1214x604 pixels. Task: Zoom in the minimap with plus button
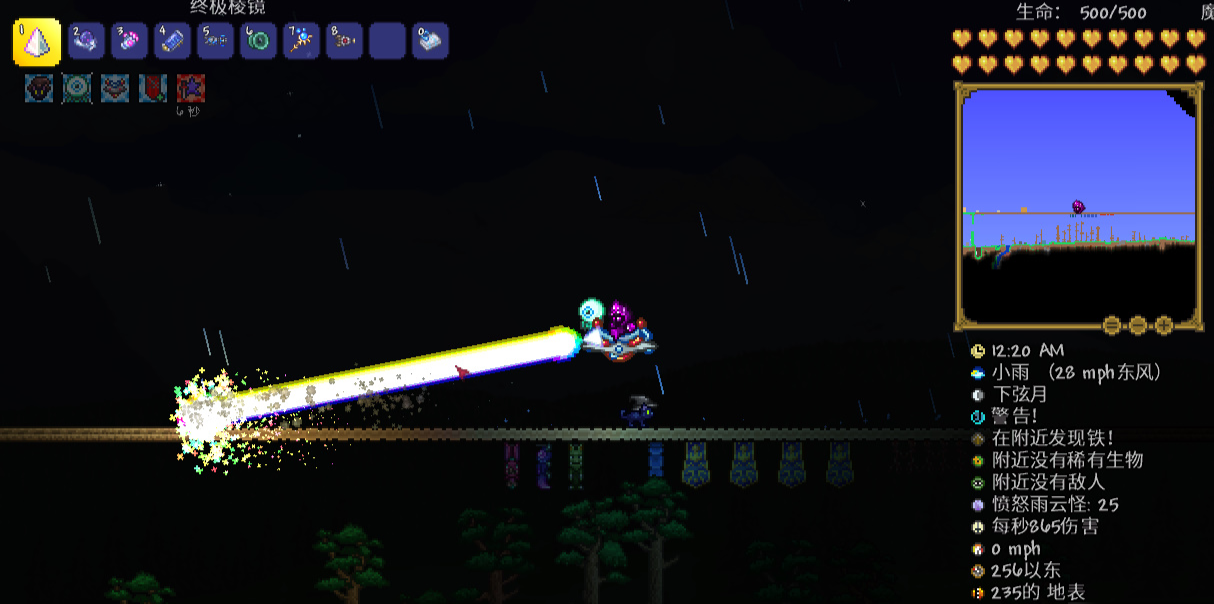pos(1164,325)
